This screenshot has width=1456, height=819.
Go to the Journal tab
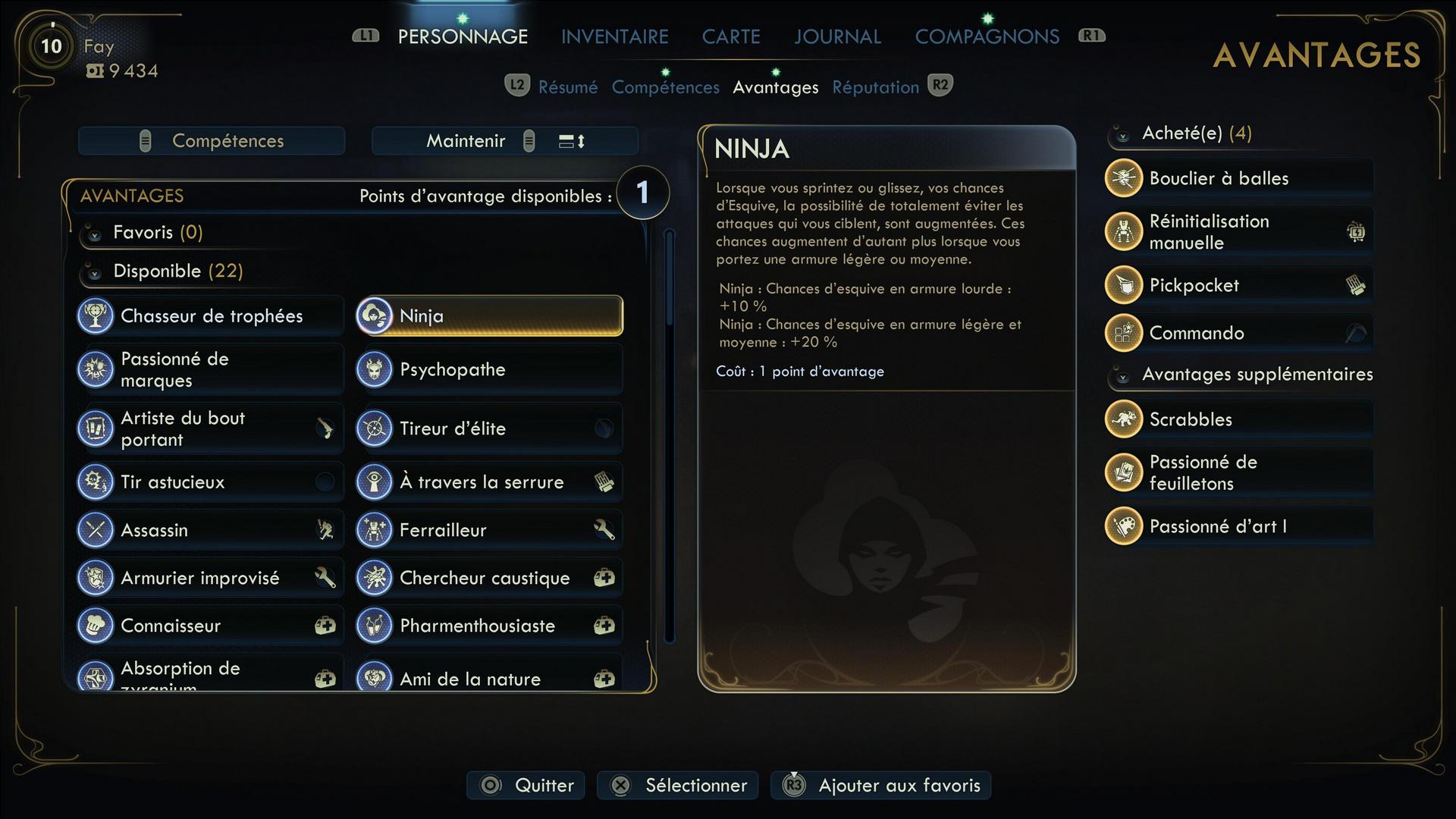pos(837,36)
